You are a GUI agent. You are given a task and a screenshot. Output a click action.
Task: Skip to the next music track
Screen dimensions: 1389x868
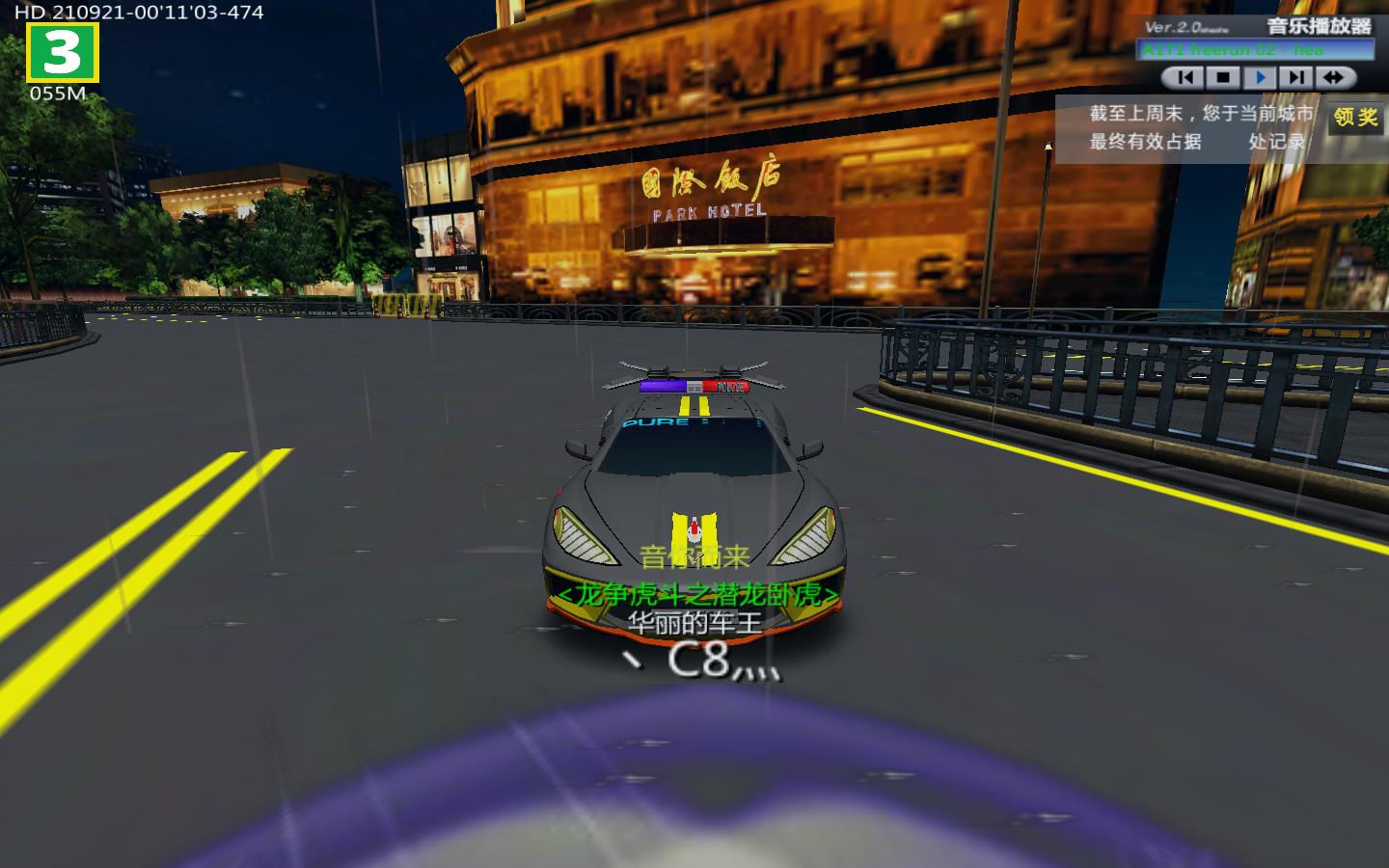coord(1296,77)
